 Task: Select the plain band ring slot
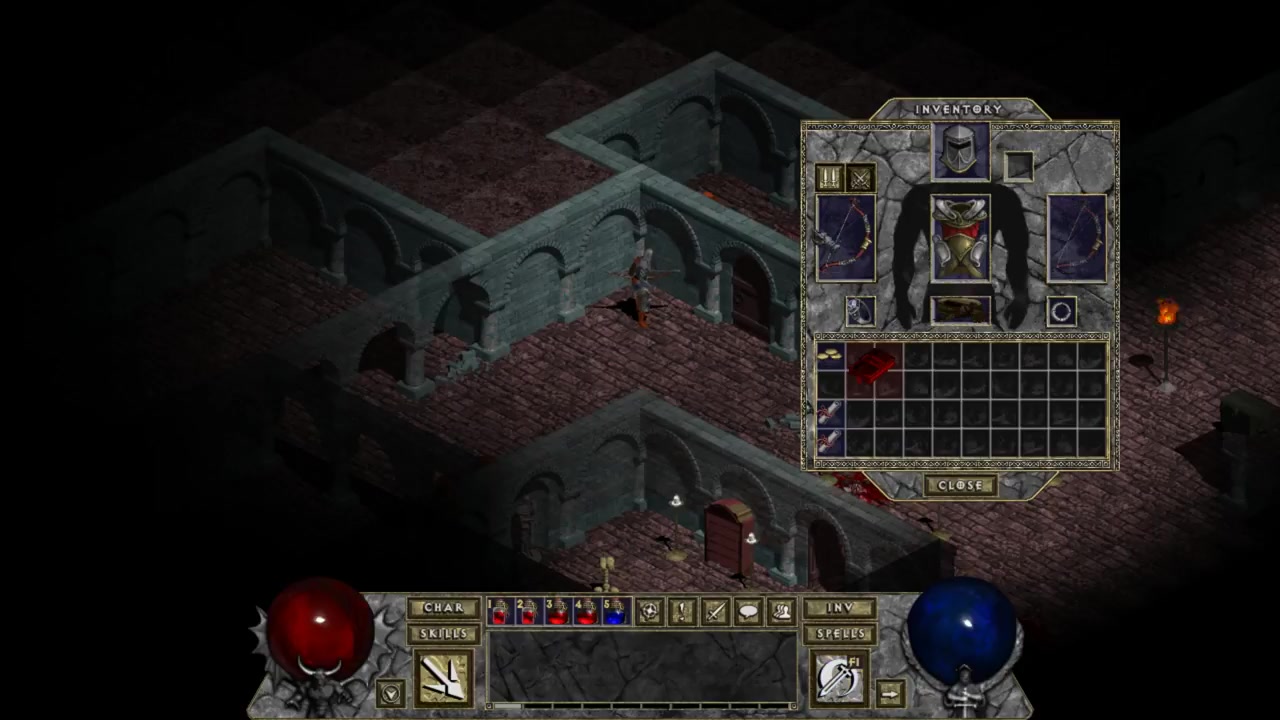1062,311
